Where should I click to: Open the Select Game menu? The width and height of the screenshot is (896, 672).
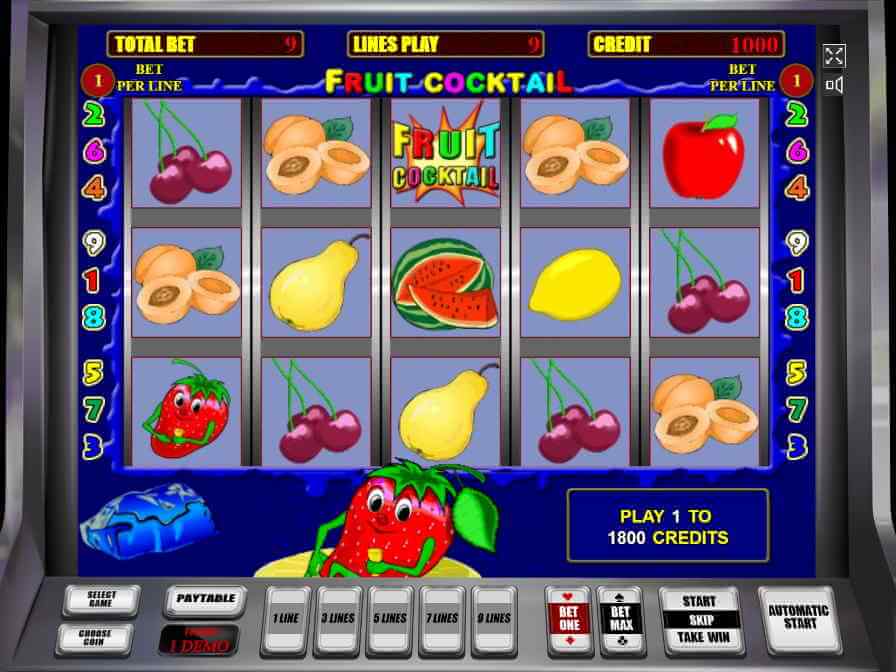click(x=101, y=600)
